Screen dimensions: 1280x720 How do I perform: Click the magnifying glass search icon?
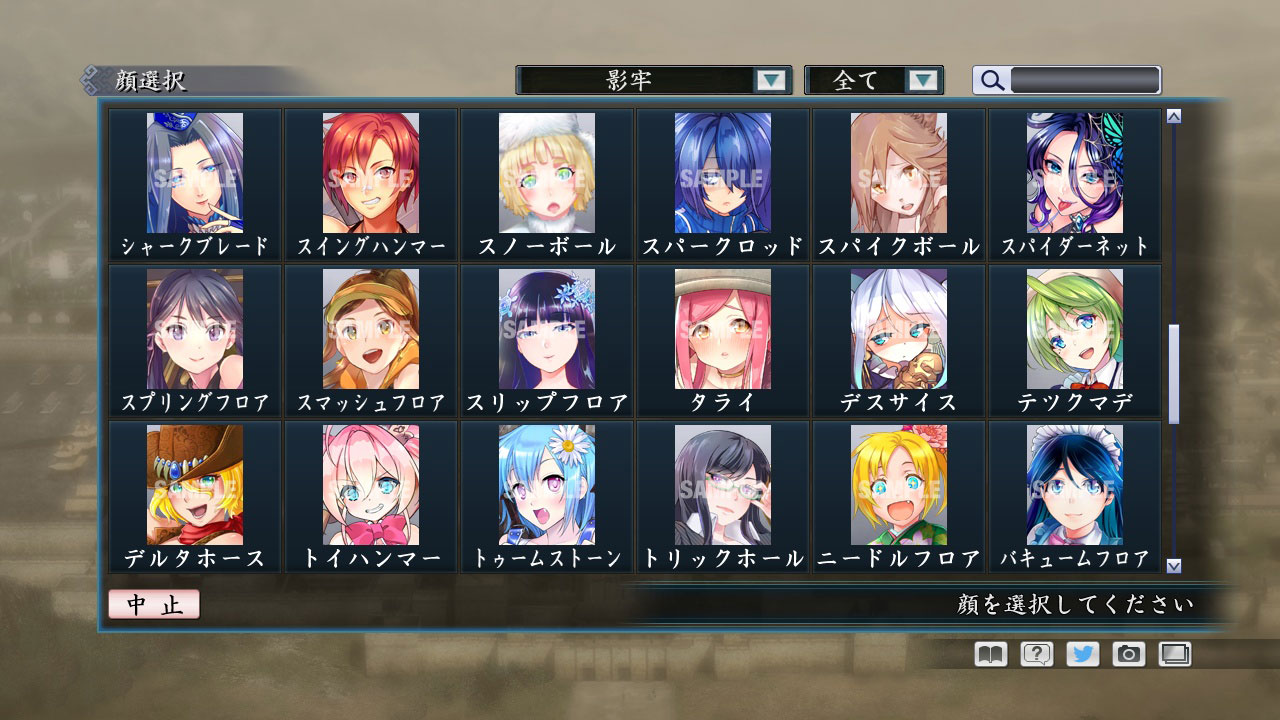pos(991,80)
